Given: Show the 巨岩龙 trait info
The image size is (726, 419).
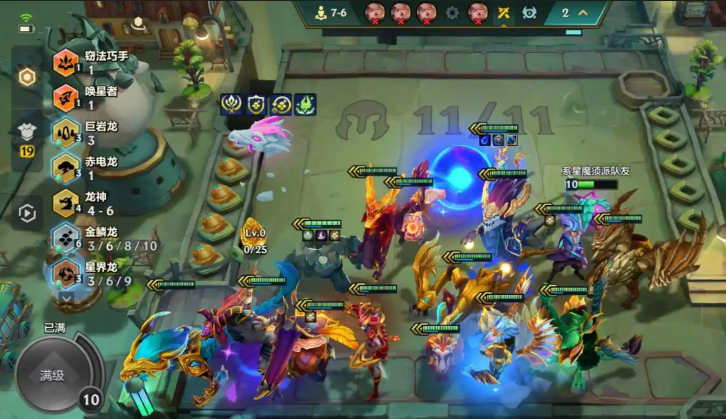Looking at the screenshot, I should pos(67,132).
